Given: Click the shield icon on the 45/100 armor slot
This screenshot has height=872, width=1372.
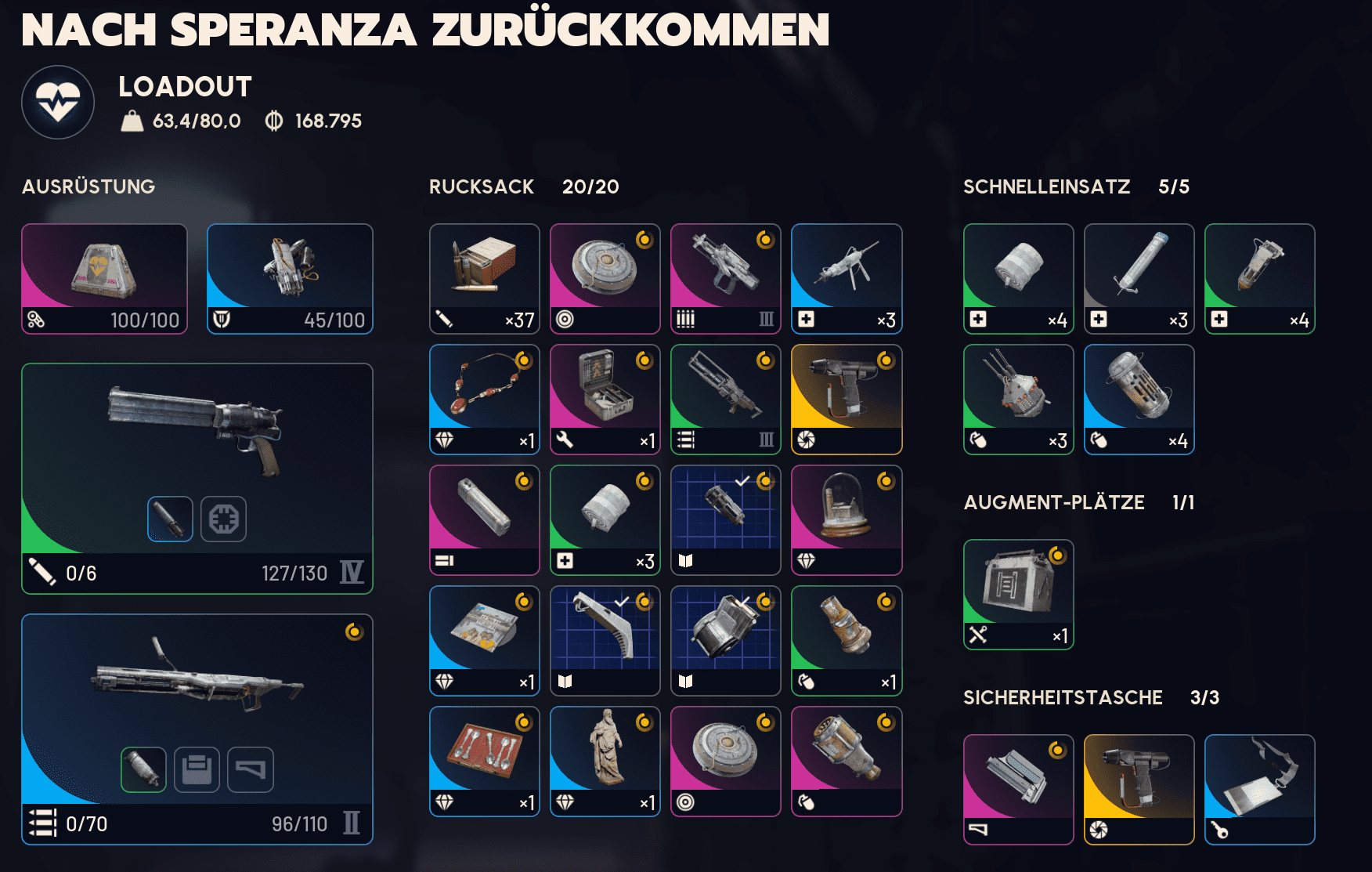Looking at the screenshot, I should click(222, 320).
